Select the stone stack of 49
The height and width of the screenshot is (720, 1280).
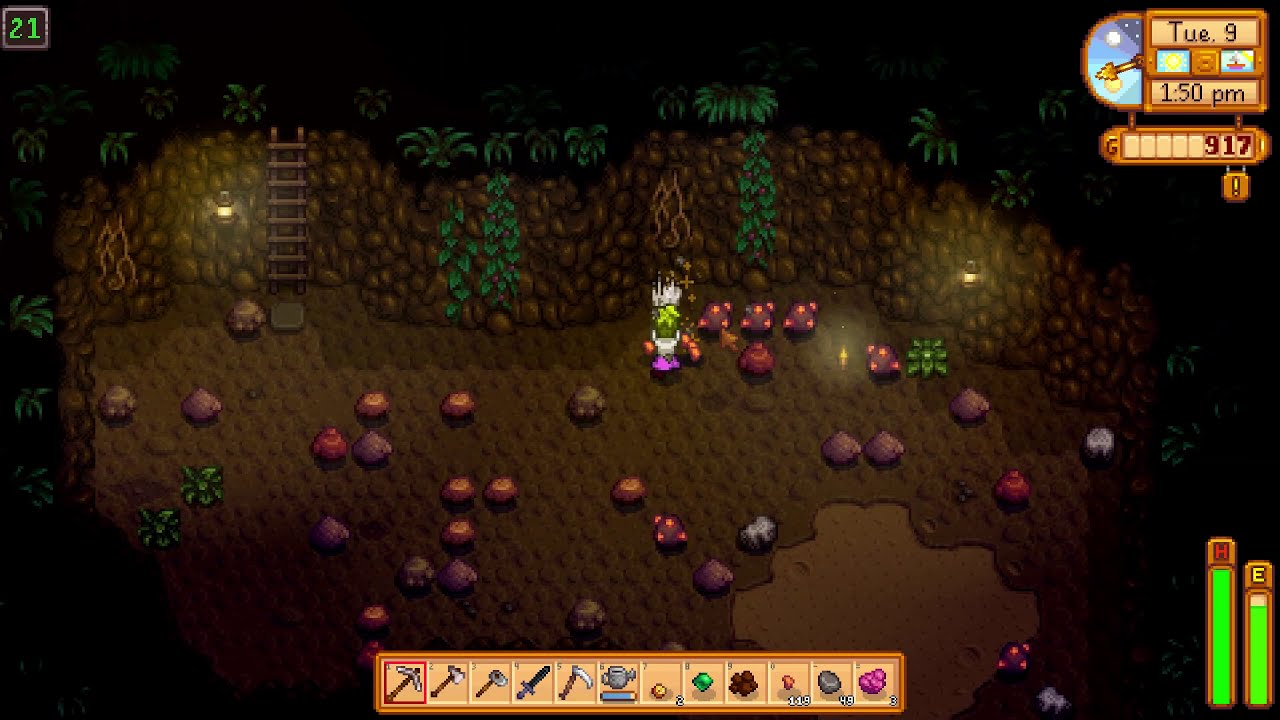click(x=830, y=683)
